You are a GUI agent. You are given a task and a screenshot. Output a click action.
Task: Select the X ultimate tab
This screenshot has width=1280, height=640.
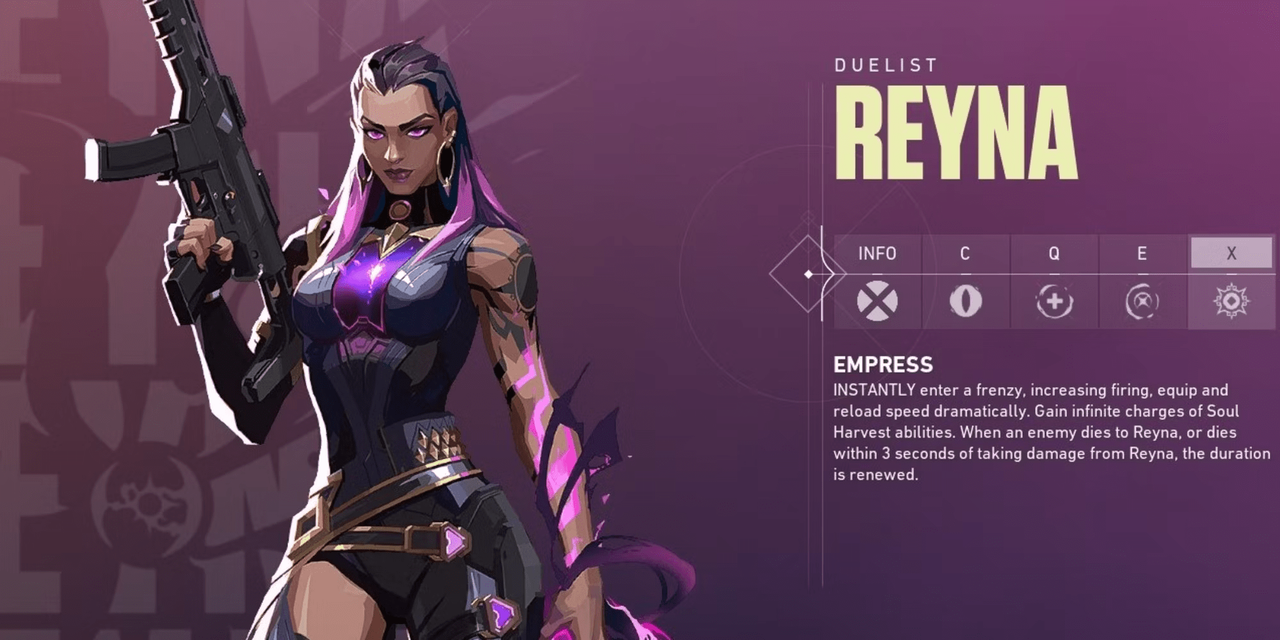pos(1231,254)
